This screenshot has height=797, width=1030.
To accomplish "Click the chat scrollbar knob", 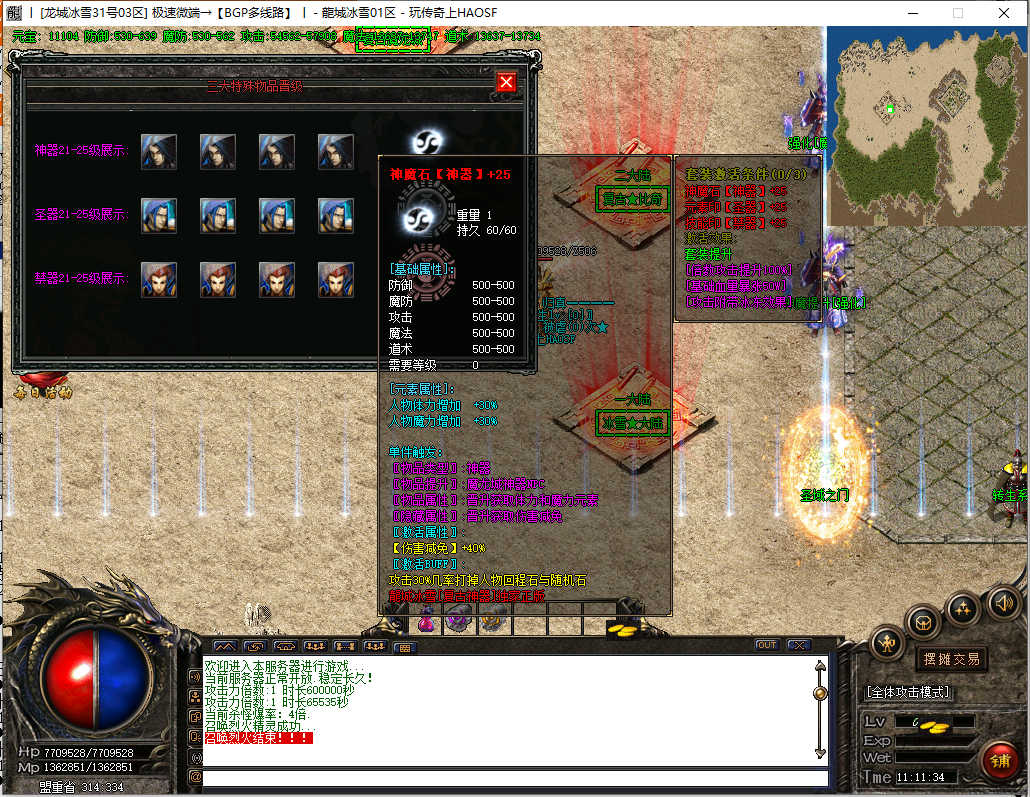I will (x=821, y=693).
